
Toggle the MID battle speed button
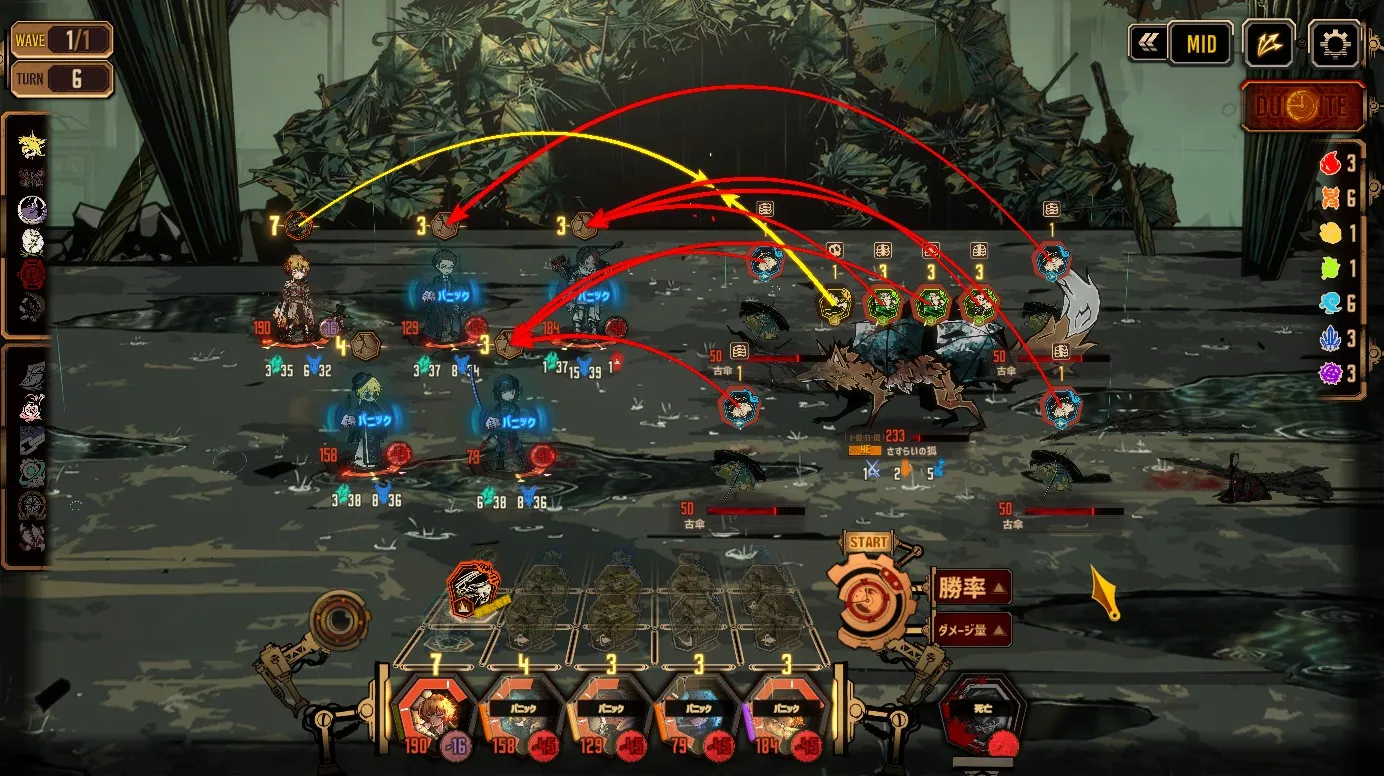(x=1200, y=44)
